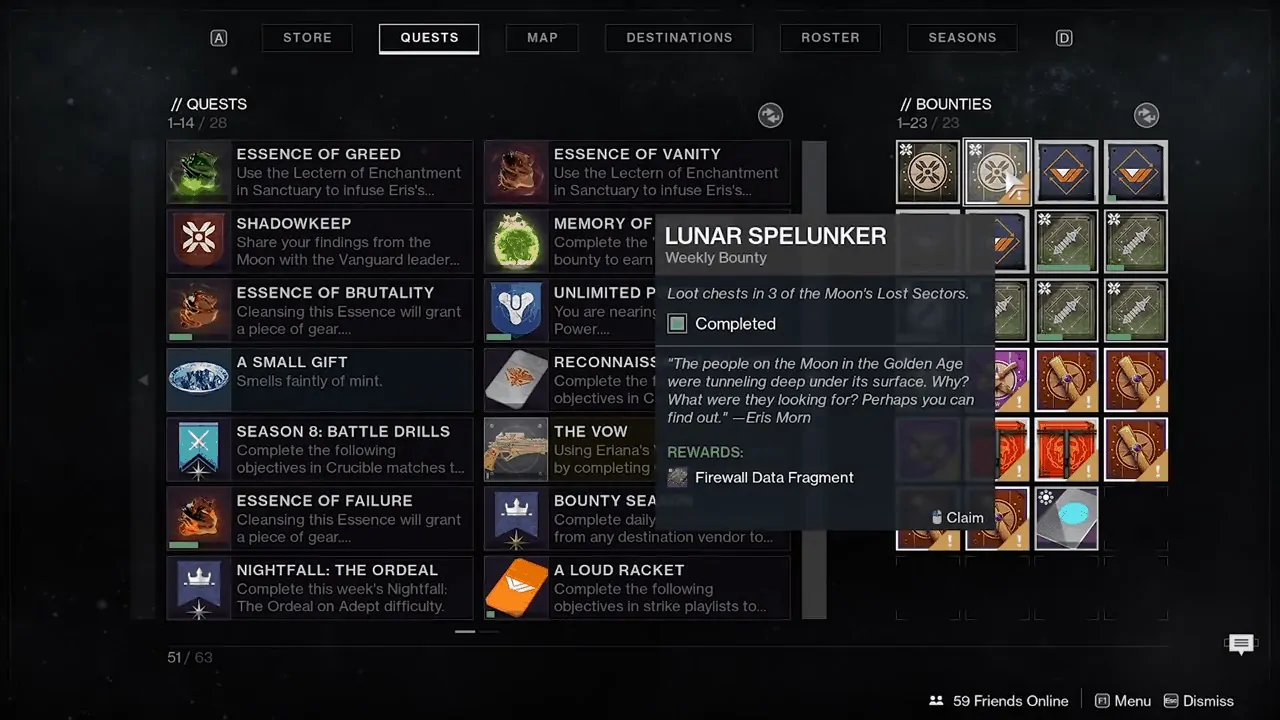Screen dimensions: 1280x720
Task: Open the Shadowkeep quest icon
Action: click(x=198, y=241)
